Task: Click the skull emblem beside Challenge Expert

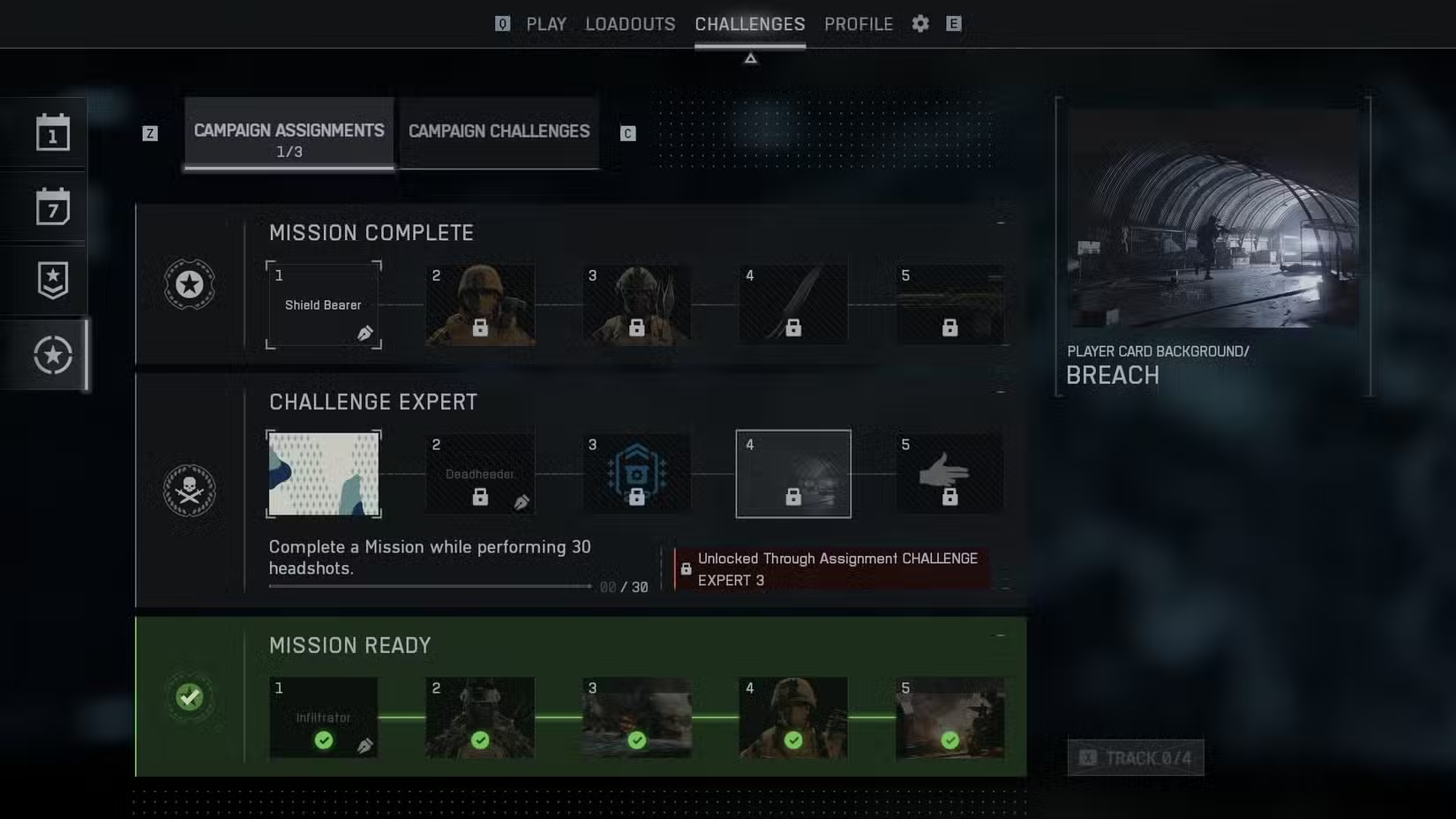Action: tap(190, 492)
